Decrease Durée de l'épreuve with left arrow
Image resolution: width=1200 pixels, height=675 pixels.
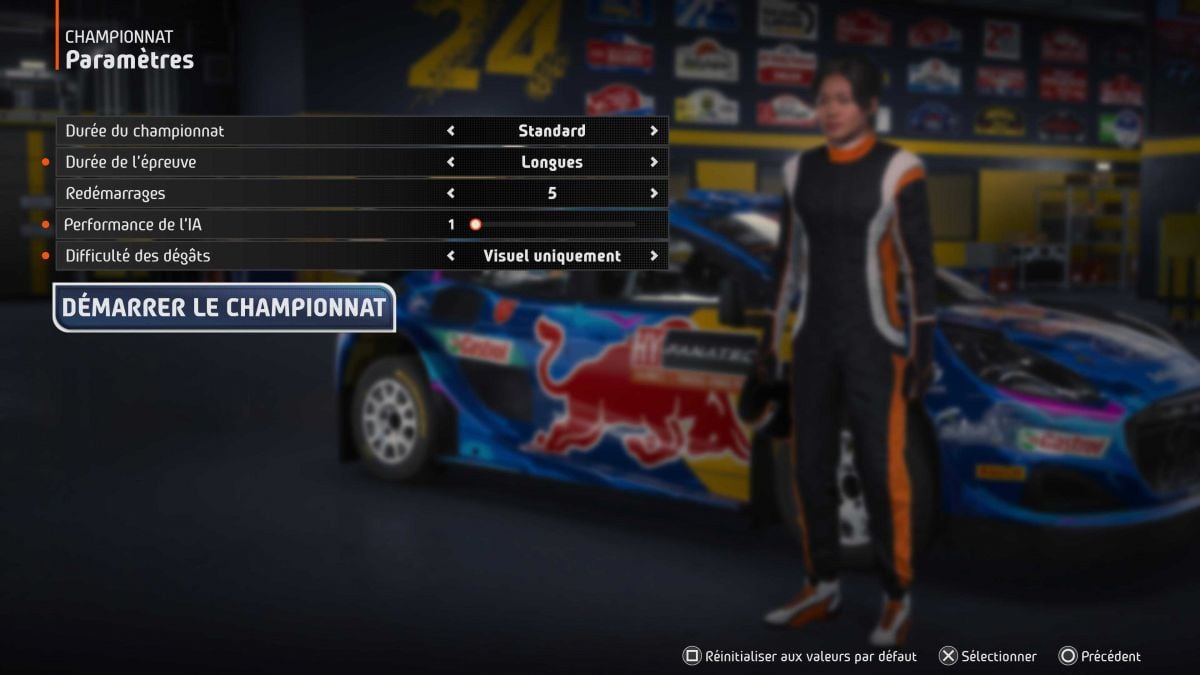tap(451, 162)
